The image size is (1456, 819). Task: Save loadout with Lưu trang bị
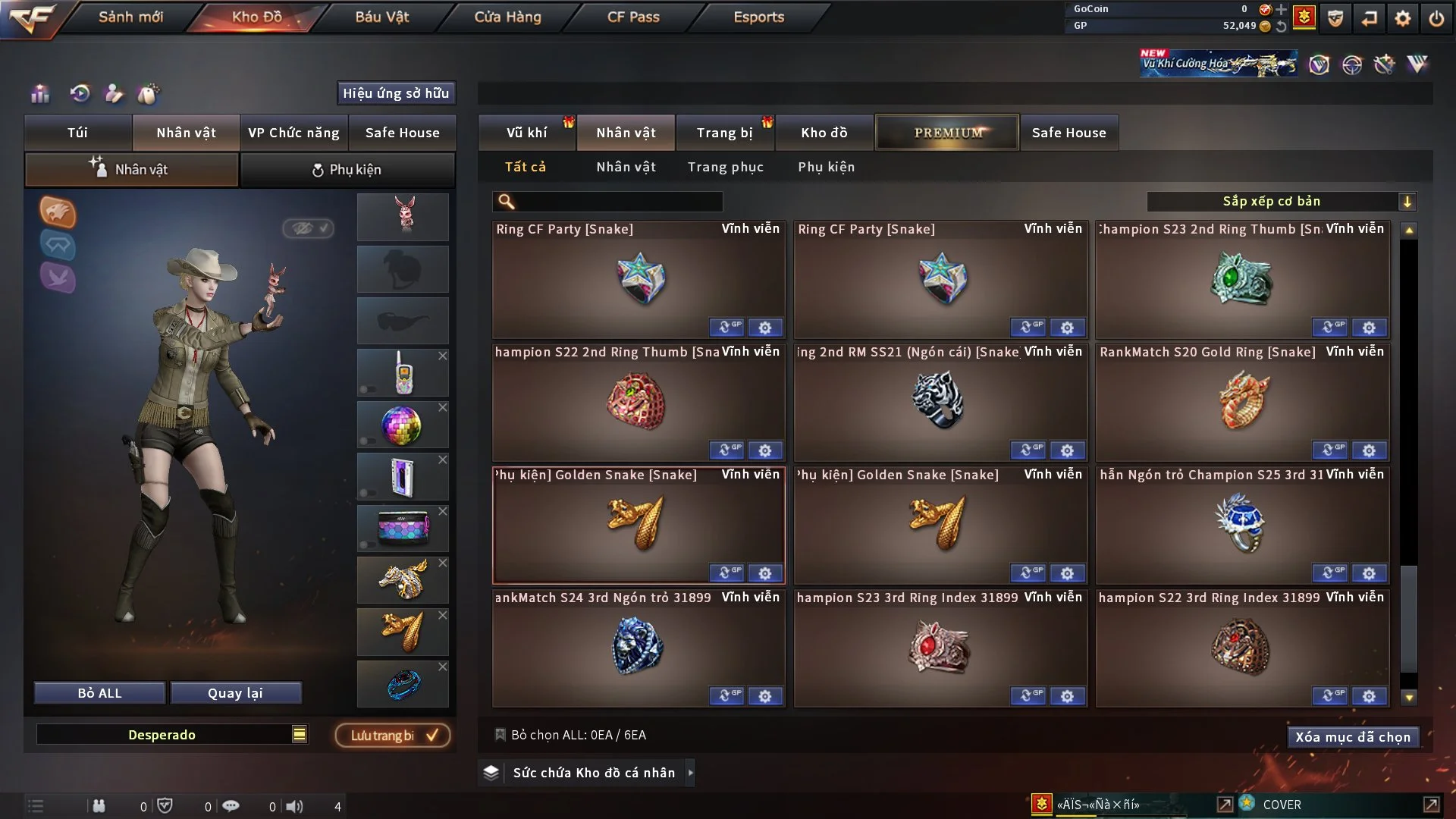(393, 736)
